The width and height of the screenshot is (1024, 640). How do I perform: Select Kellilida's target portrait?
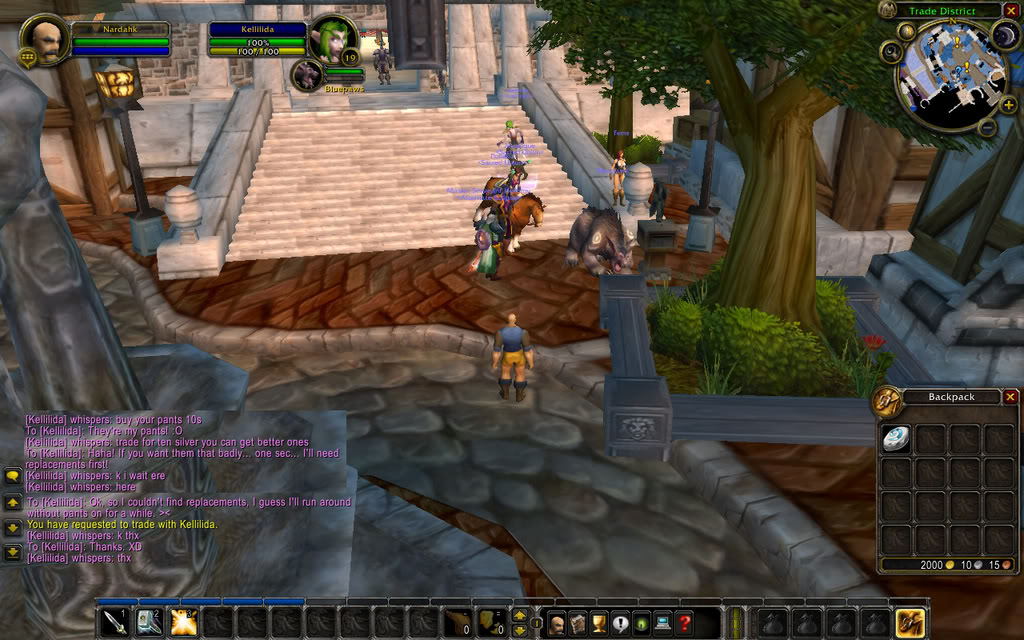(x=333, y=40)
